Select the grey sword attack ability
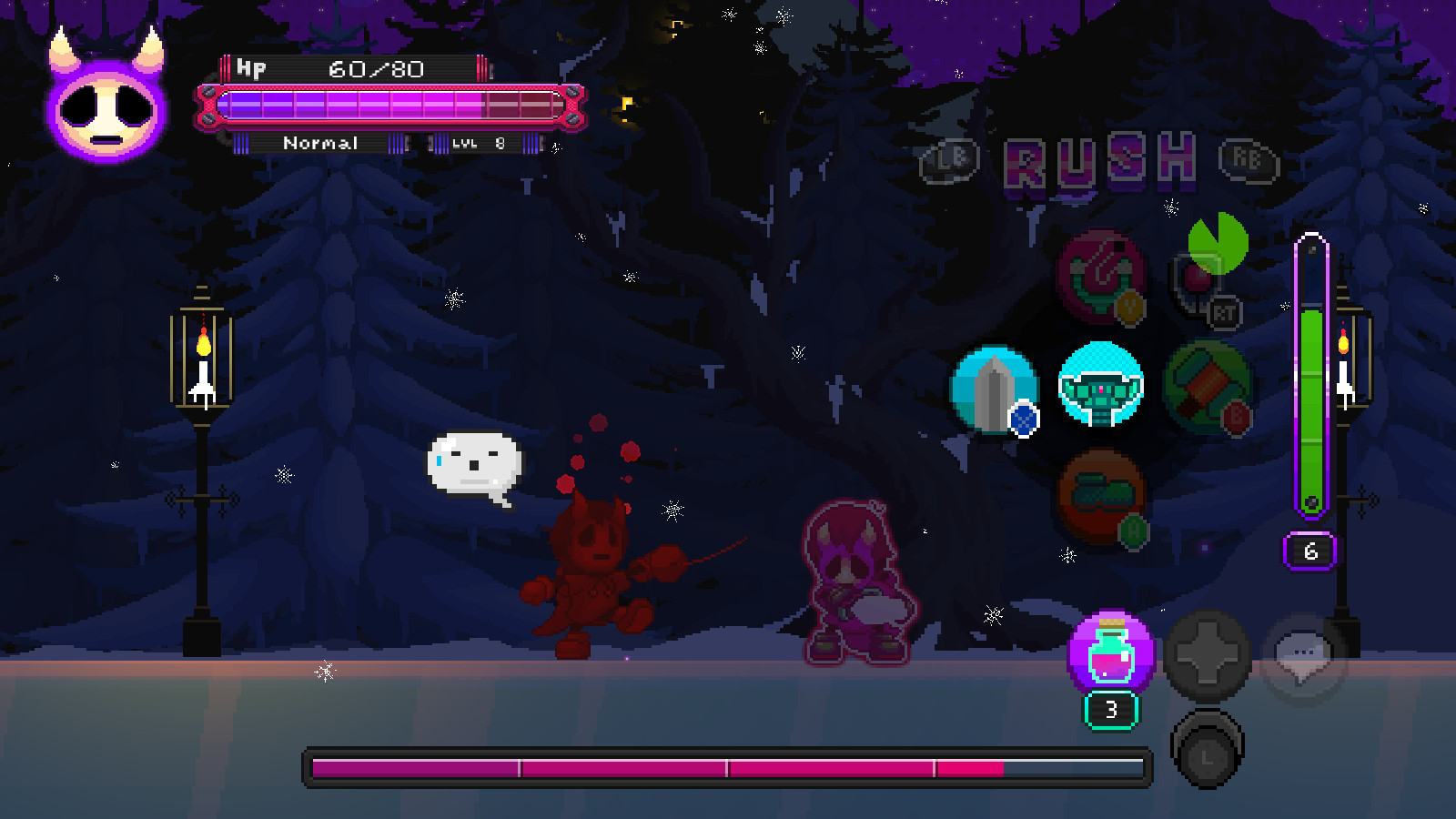 pyautogui.click(x=994, y=389)
